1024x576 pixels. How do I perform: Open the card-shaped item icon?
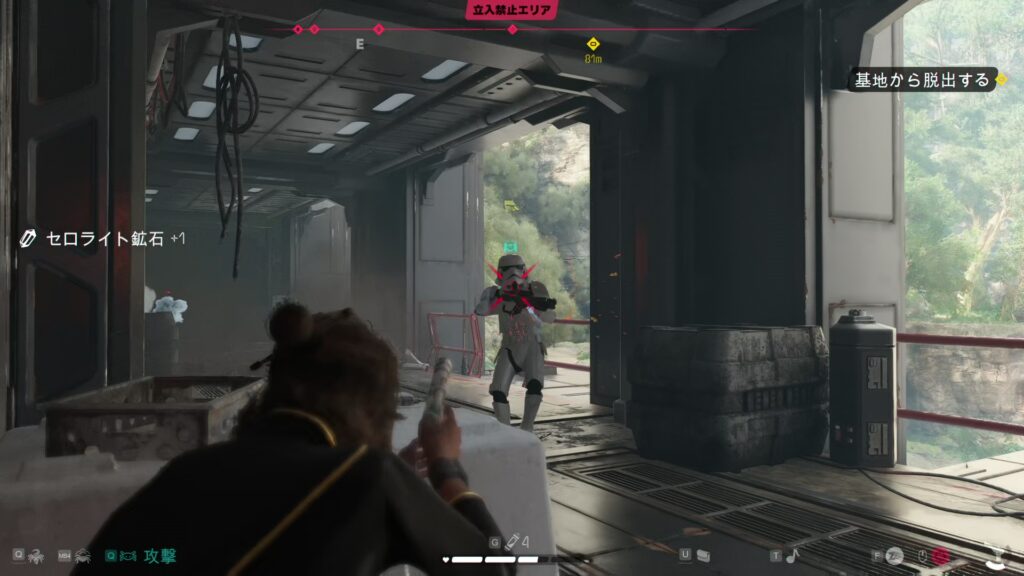pyautogui.click(x=704, y=555)
